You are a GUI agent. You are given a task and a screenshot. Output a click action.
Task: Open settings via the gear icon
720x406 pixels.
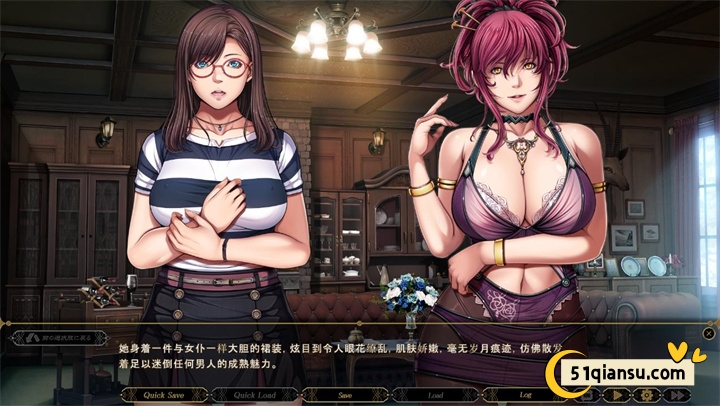646,395
